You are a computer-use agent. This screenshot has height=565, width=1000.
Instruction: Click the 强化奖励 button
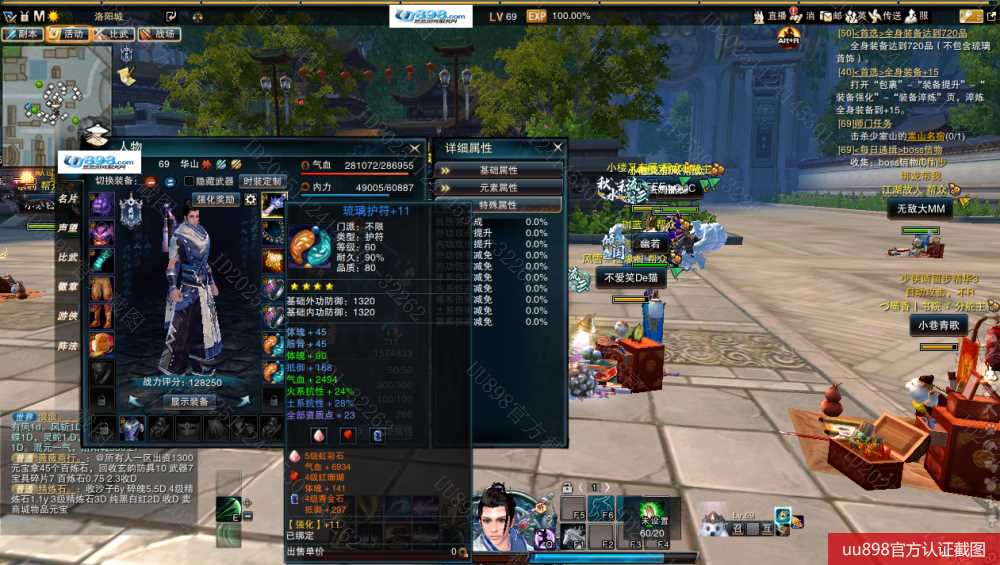click(x=215, y=199)
